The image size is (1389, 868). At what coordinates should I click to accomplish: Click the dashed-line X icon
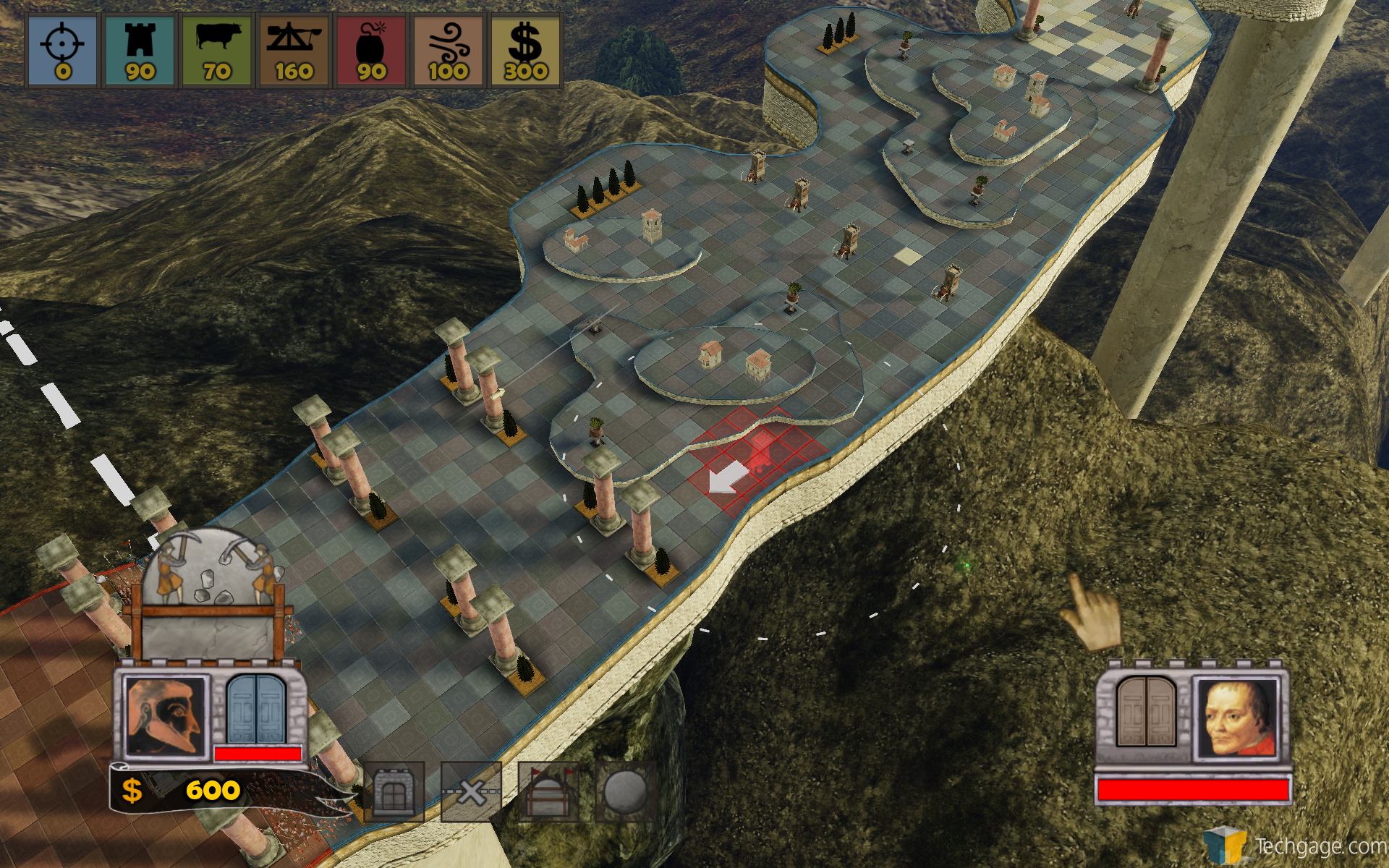click(471, 793)
